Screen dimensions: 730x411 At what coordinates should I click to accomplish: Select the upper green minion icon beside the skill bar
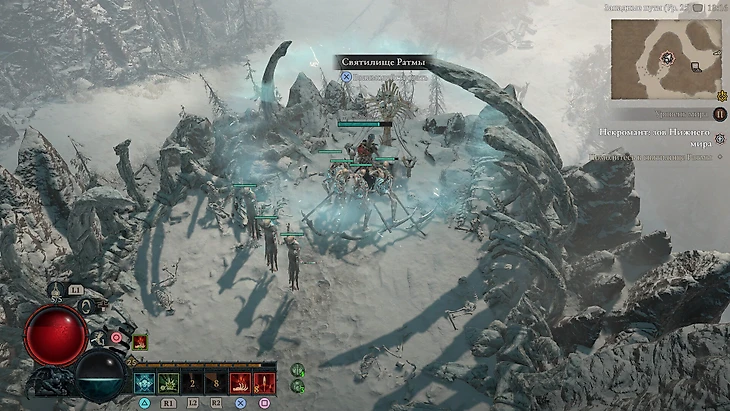(296, 371)
